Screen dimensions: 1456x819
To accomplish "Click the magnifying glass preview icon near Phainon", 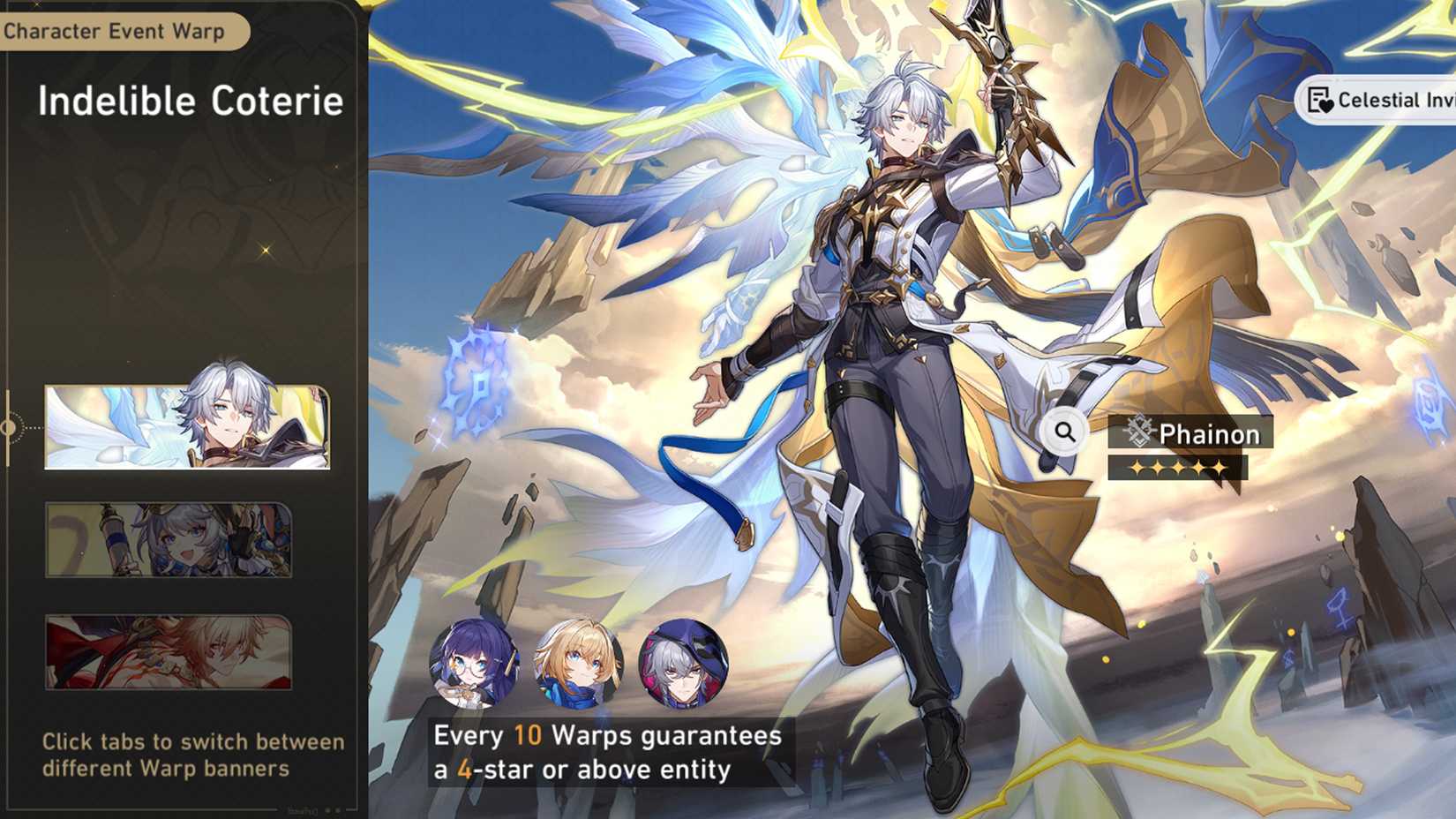I will (x=1065, y=432).
